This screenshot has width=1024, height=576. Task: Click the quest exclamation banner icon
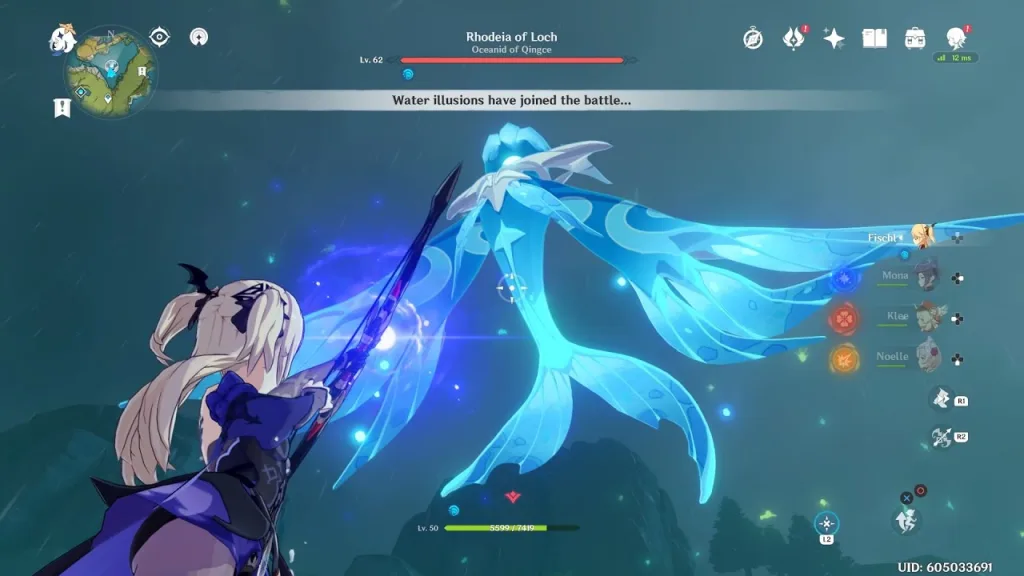(62, 107)
